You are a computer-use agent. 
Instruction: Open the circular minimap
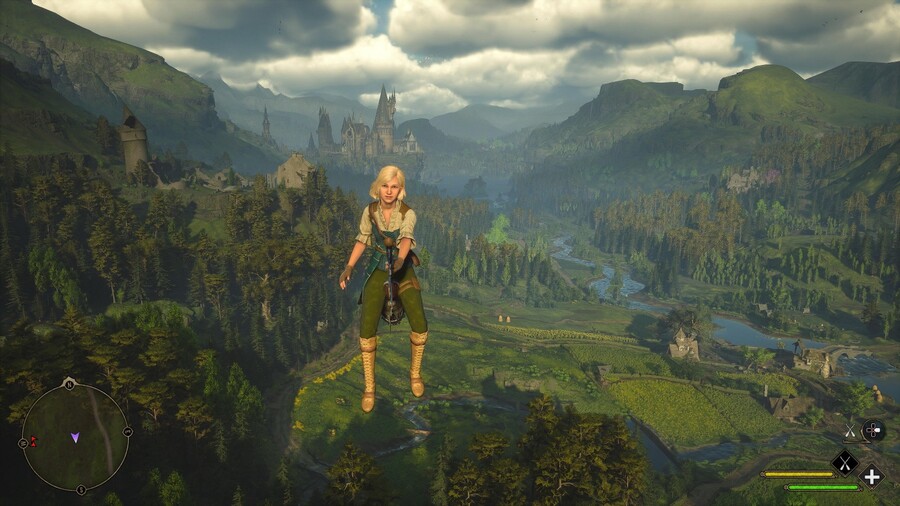point(75,437)
